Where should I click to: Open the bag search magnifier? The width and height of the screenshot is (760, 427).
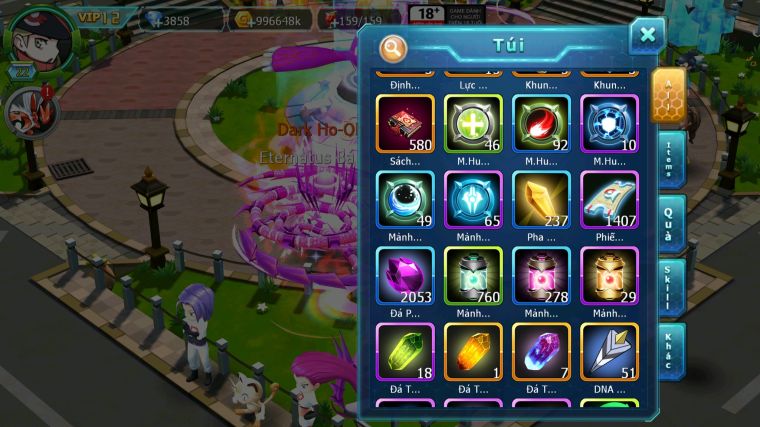tap(393, 47)
